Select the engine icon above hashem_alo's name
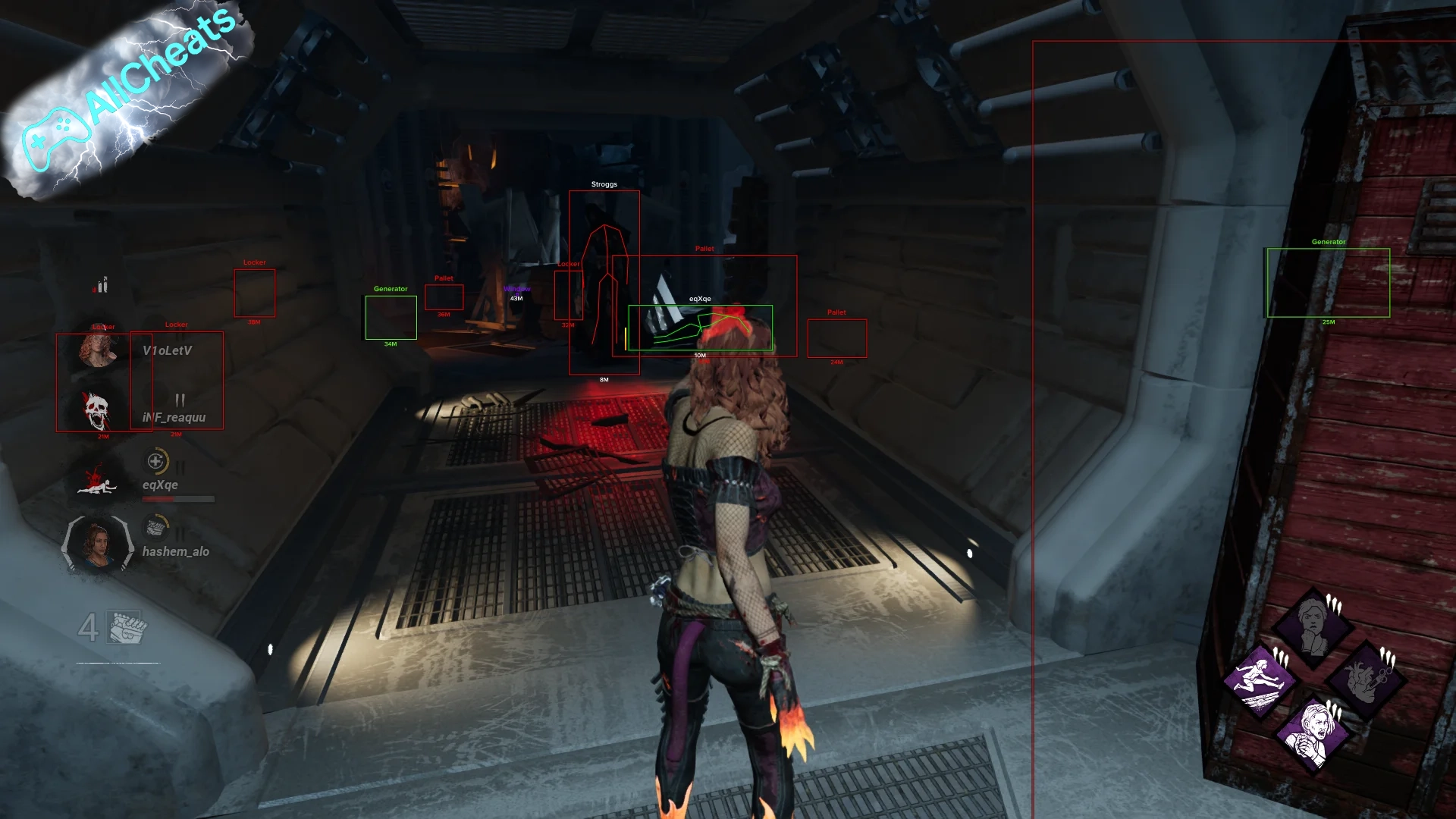This screenshot has width=1456, height=819. 156,526
